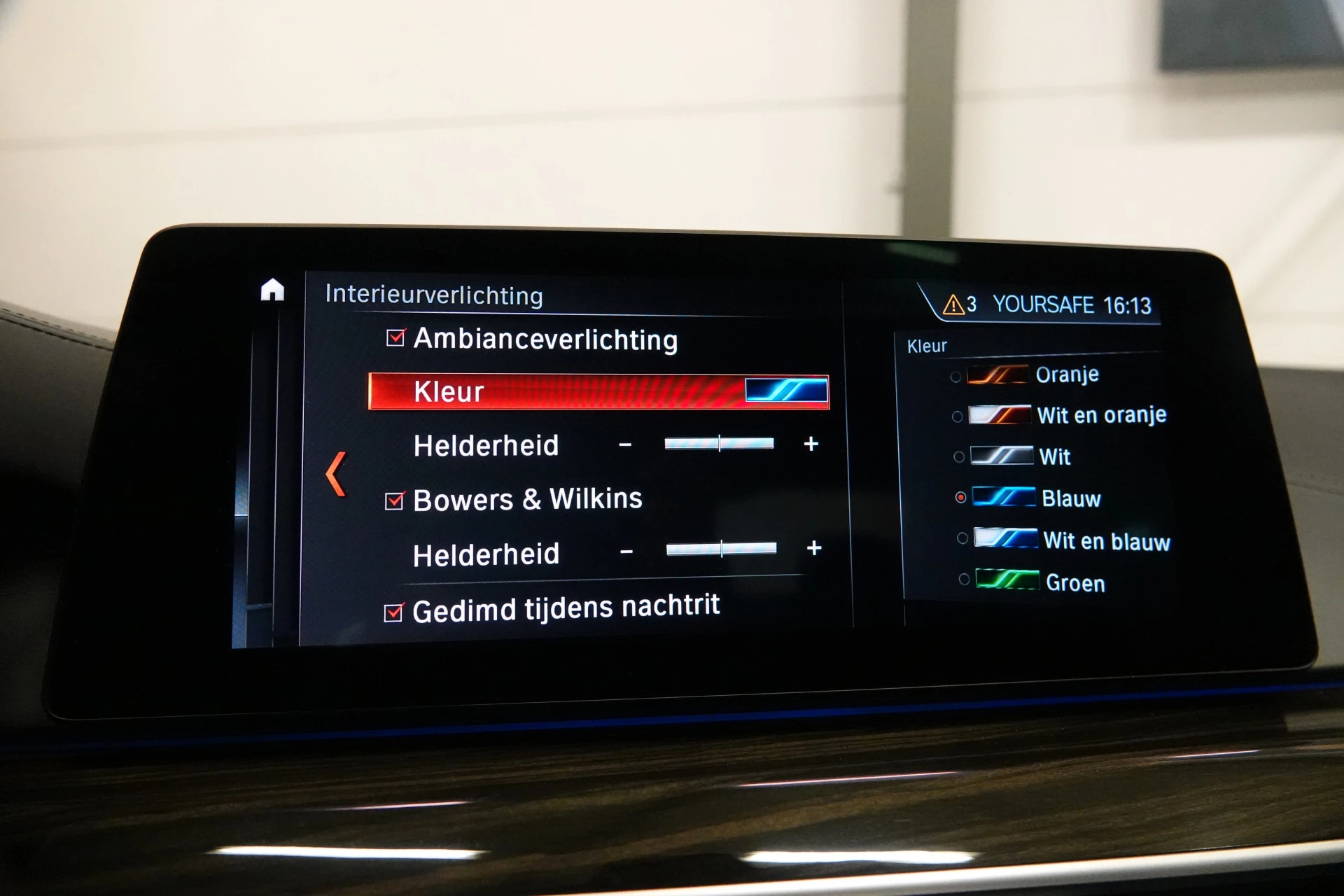1344x896 pixels.
Task: Decrease Helderheid with the minus button
Action: tap(625, 442)
